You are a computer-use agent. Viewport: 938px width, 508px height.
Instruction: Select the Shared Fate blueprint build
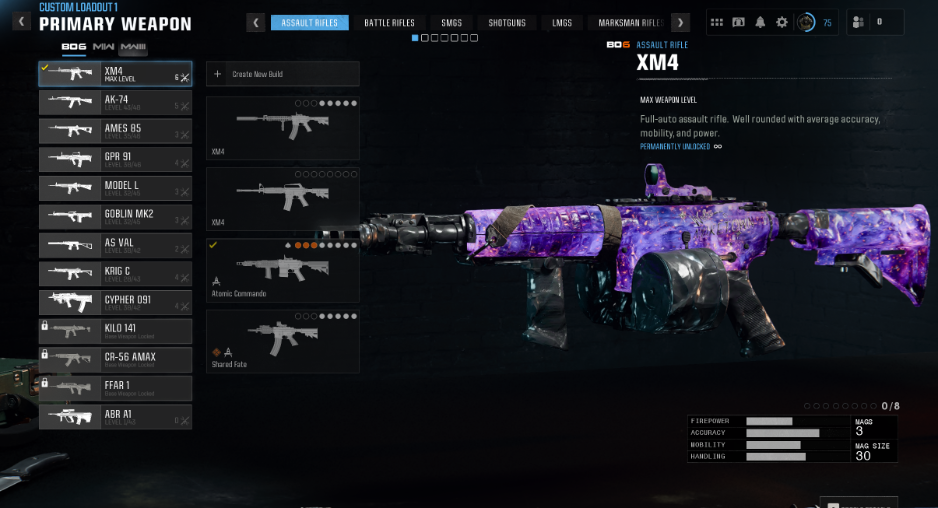(x=282, y=341)
